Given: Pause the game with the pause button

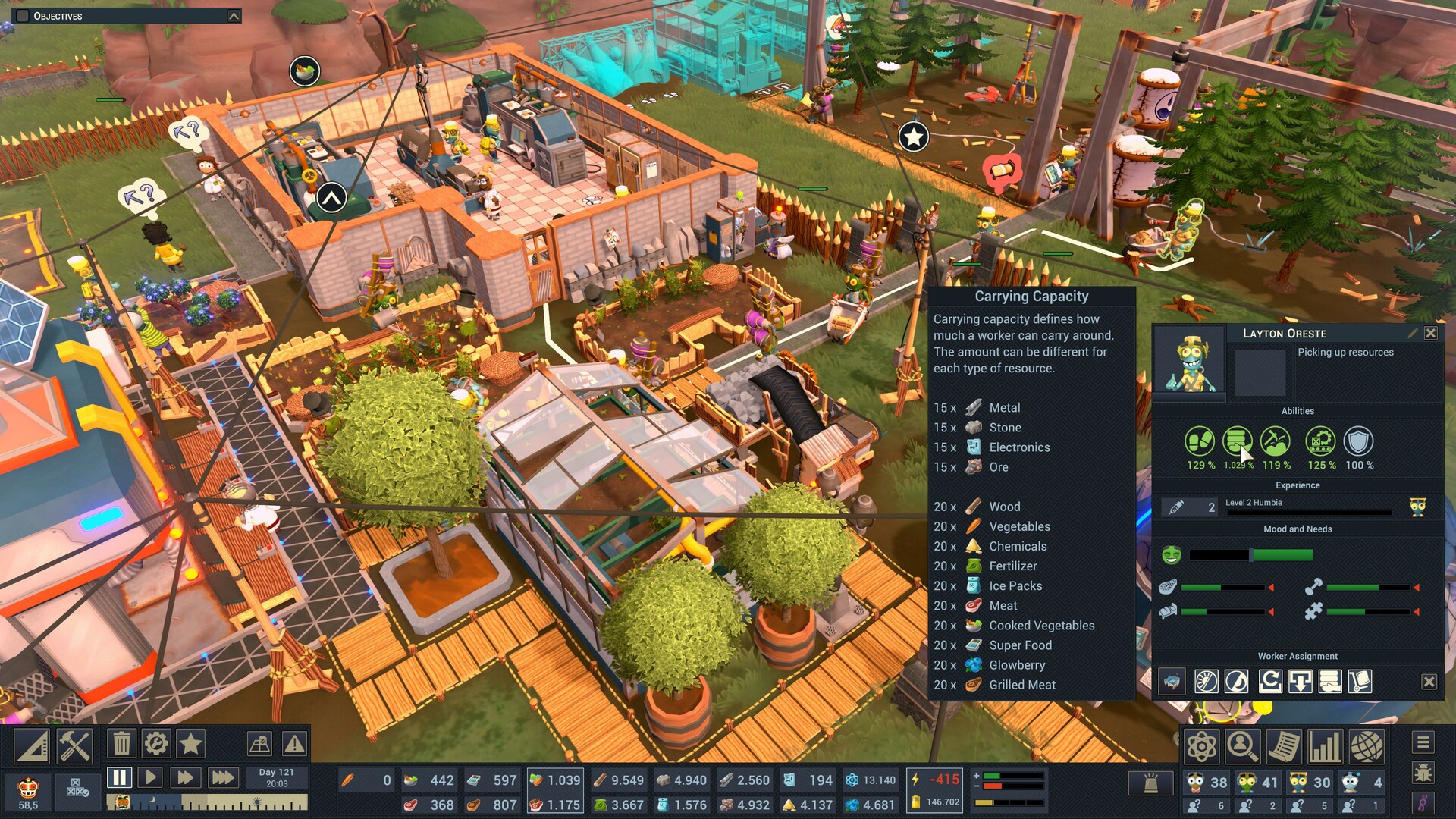Looking at the screenshot, I should coord(118,777).
